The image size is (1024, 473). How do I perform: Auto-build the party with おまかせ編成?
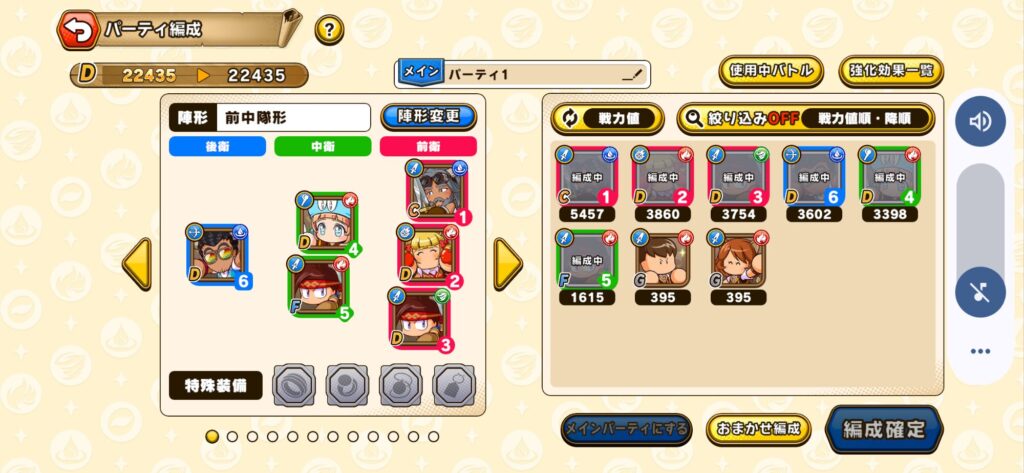pos(758,429)
